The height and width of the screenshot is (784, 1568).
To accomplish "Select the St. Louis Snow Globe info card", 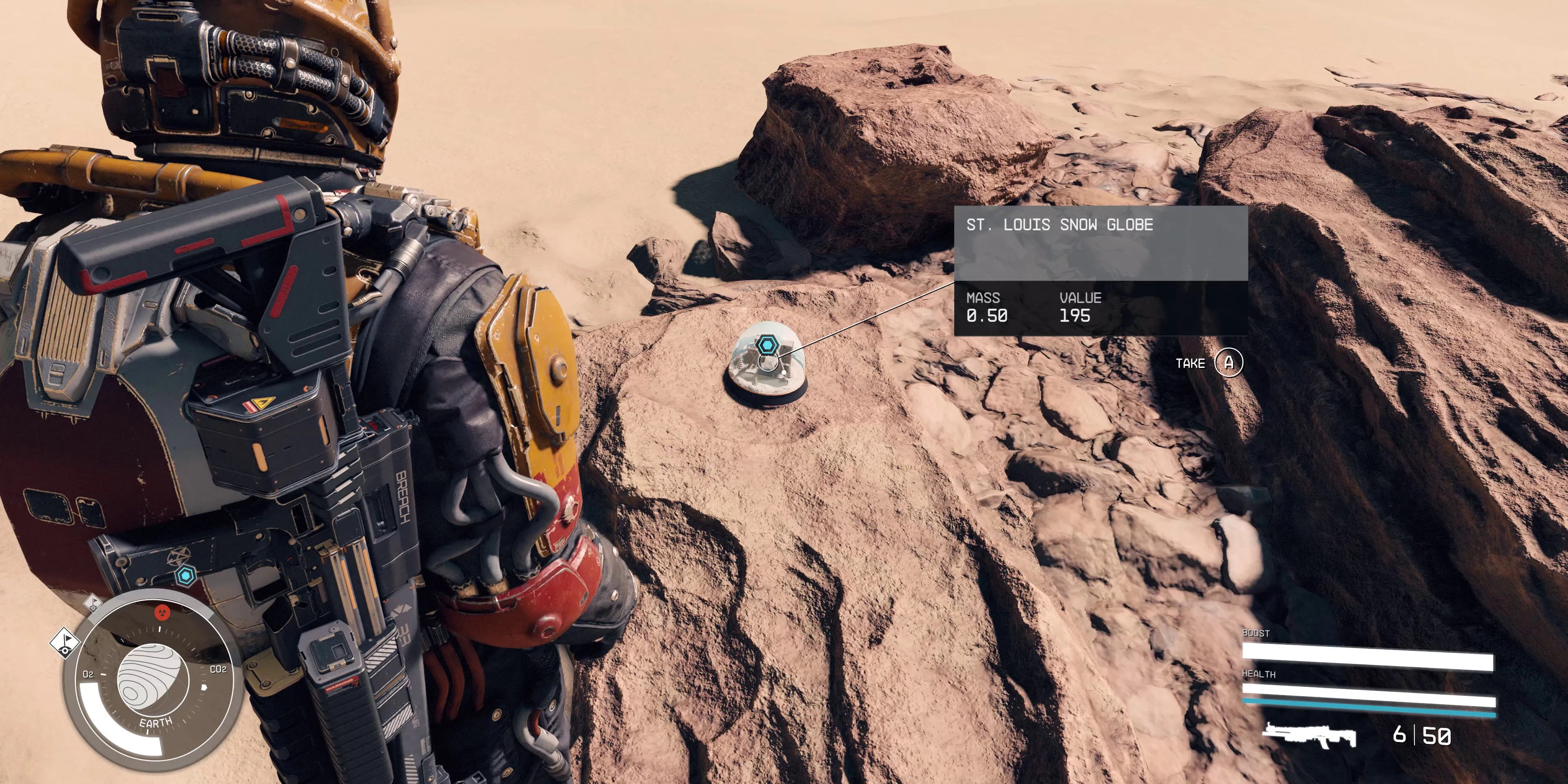I will pos(1100,270).
